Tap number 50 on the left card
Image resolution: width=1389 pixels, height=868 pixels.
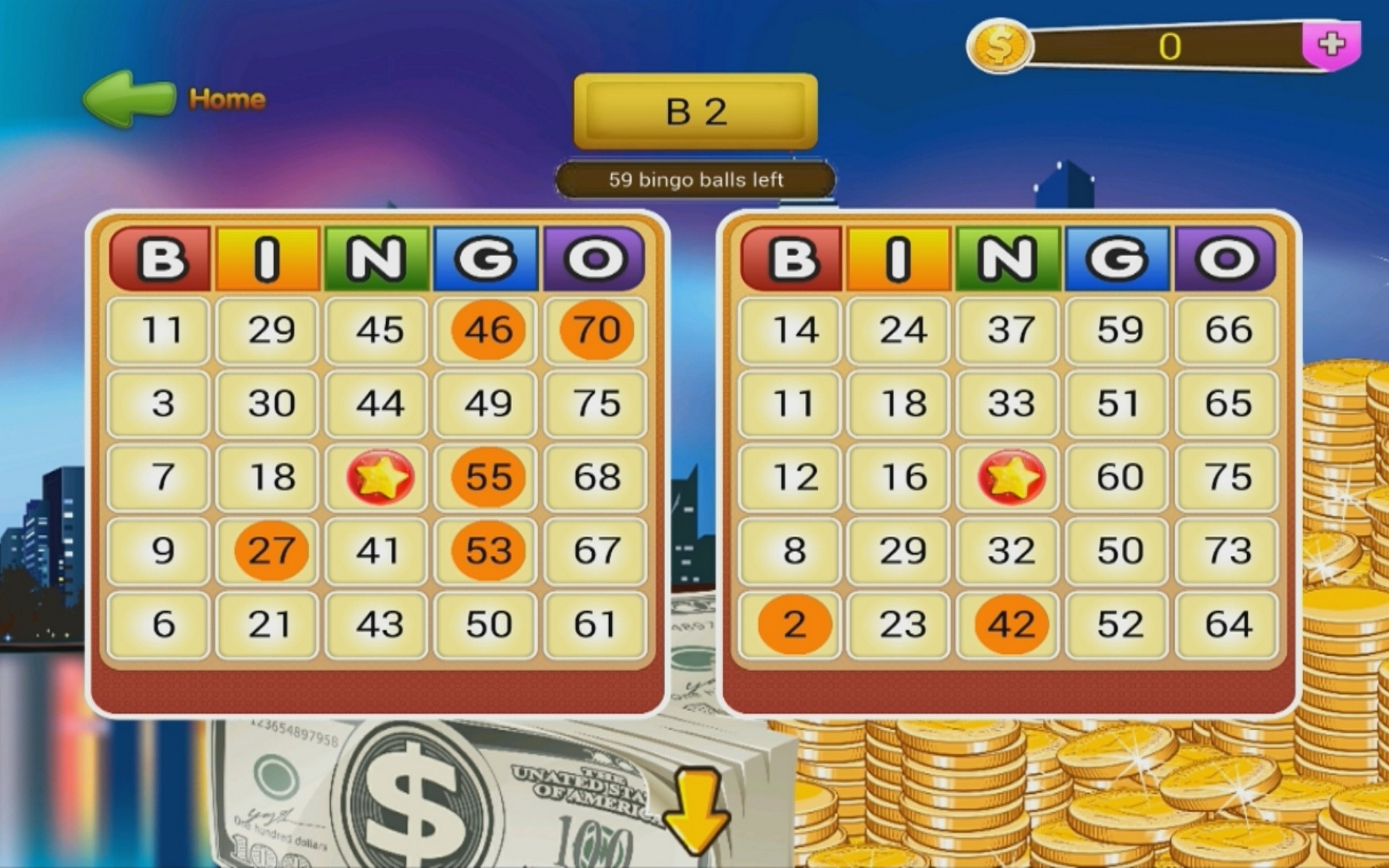pos(485,624)
